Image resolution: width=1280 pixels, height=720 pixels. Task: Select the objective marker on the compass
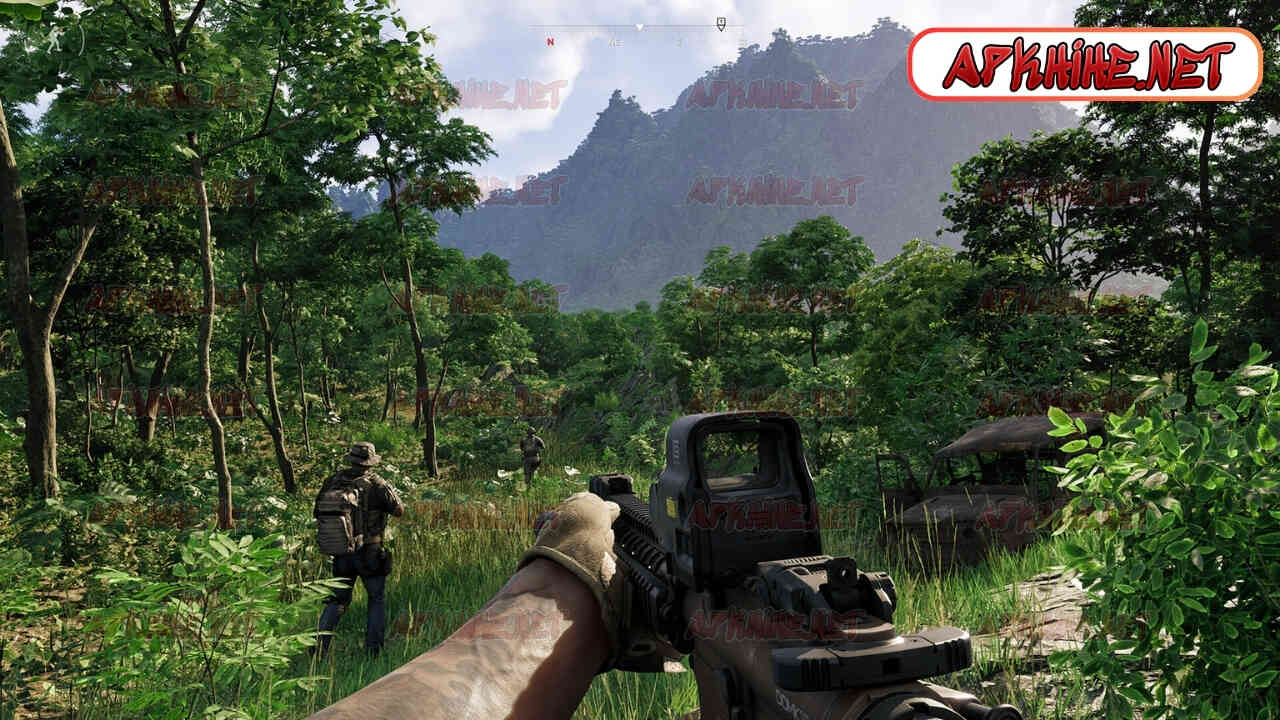pos(720,22)
